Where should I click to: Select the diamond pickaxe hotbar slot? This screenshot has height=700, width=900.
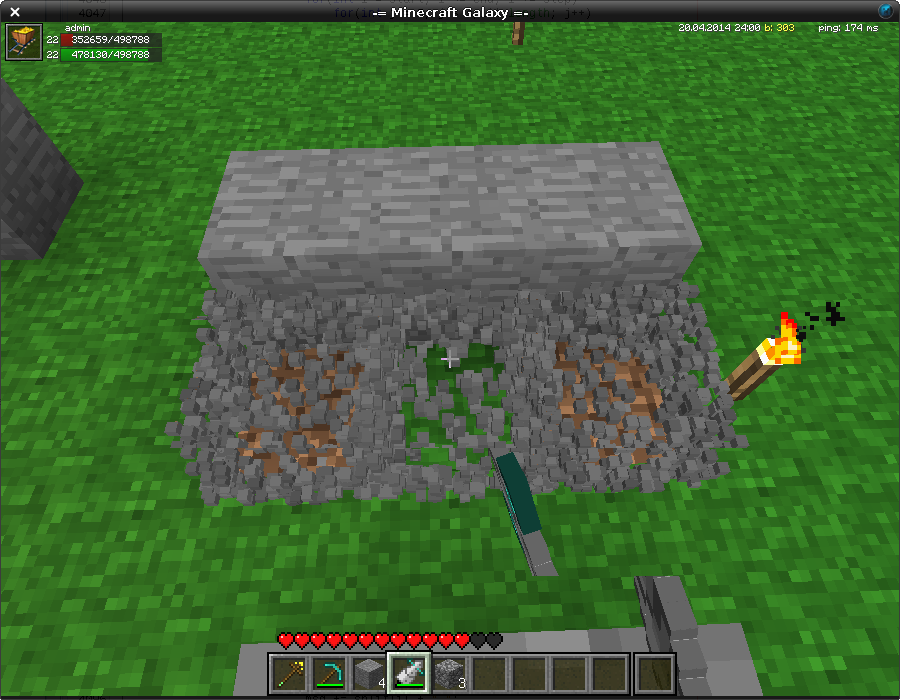click(329, 672)
